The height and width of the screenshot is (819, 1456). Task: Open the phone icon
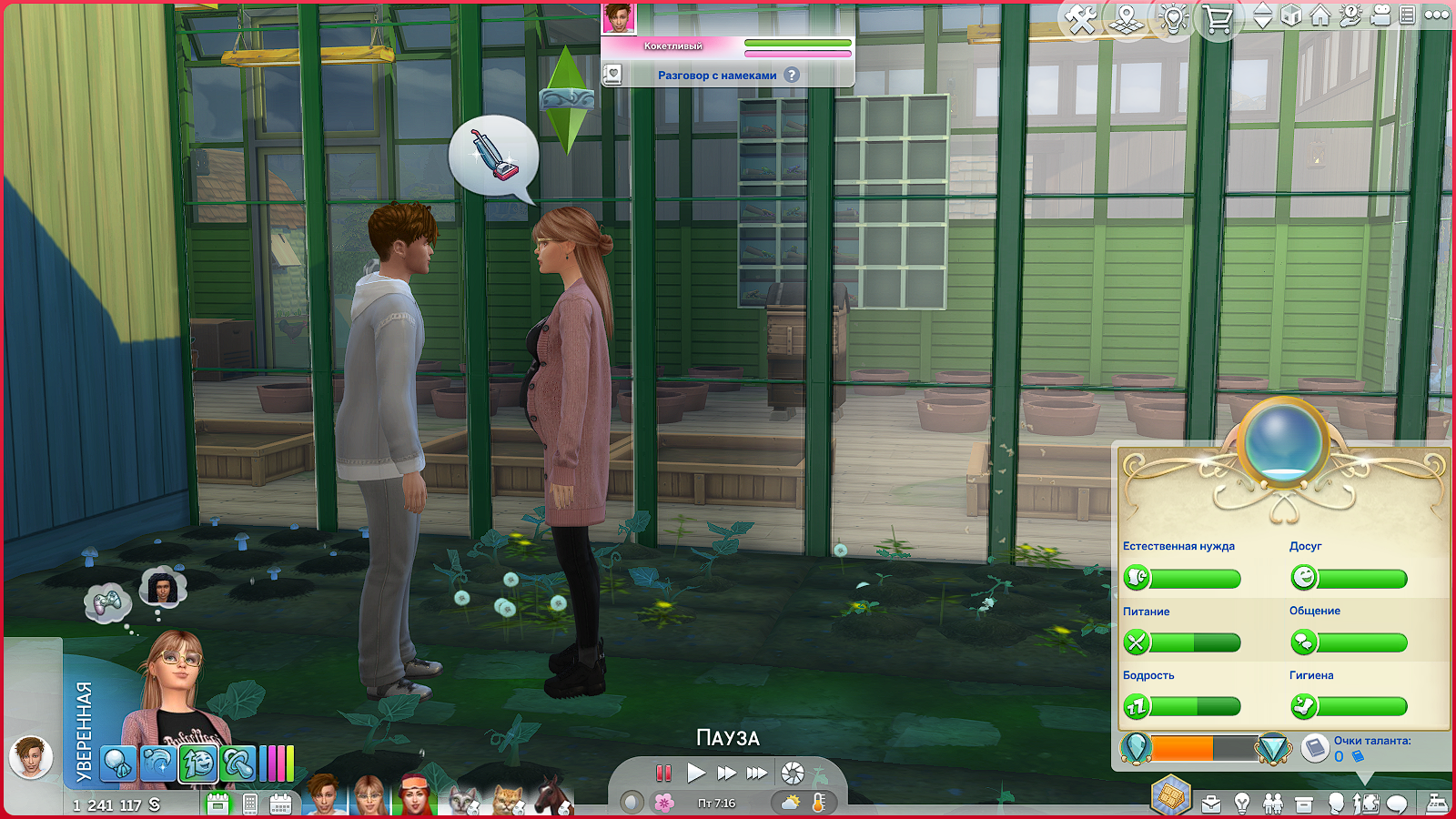[250, 804]
